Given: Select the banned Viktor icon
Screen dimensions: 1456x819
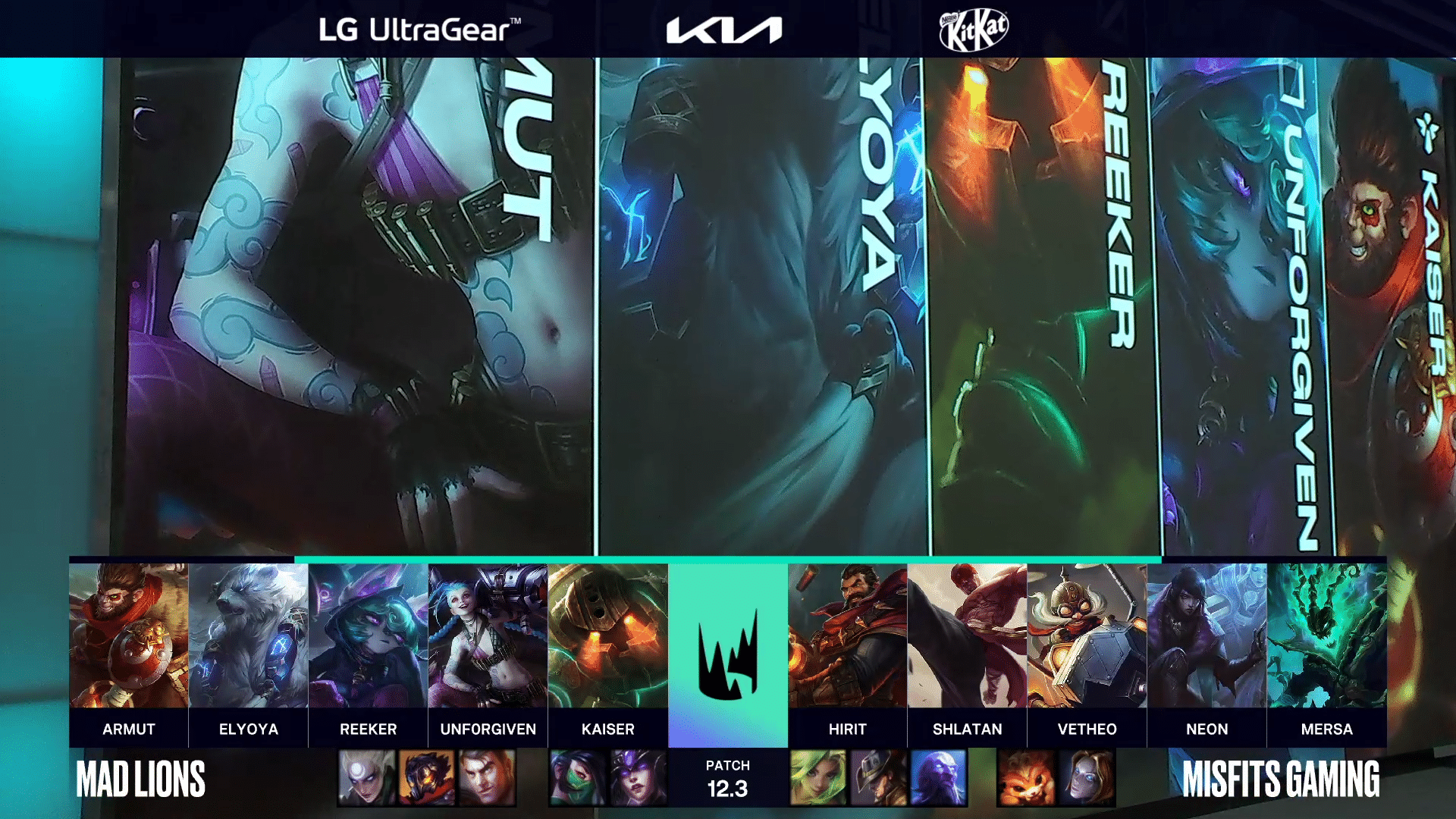Looking at the screenshot, I should 427,778.
